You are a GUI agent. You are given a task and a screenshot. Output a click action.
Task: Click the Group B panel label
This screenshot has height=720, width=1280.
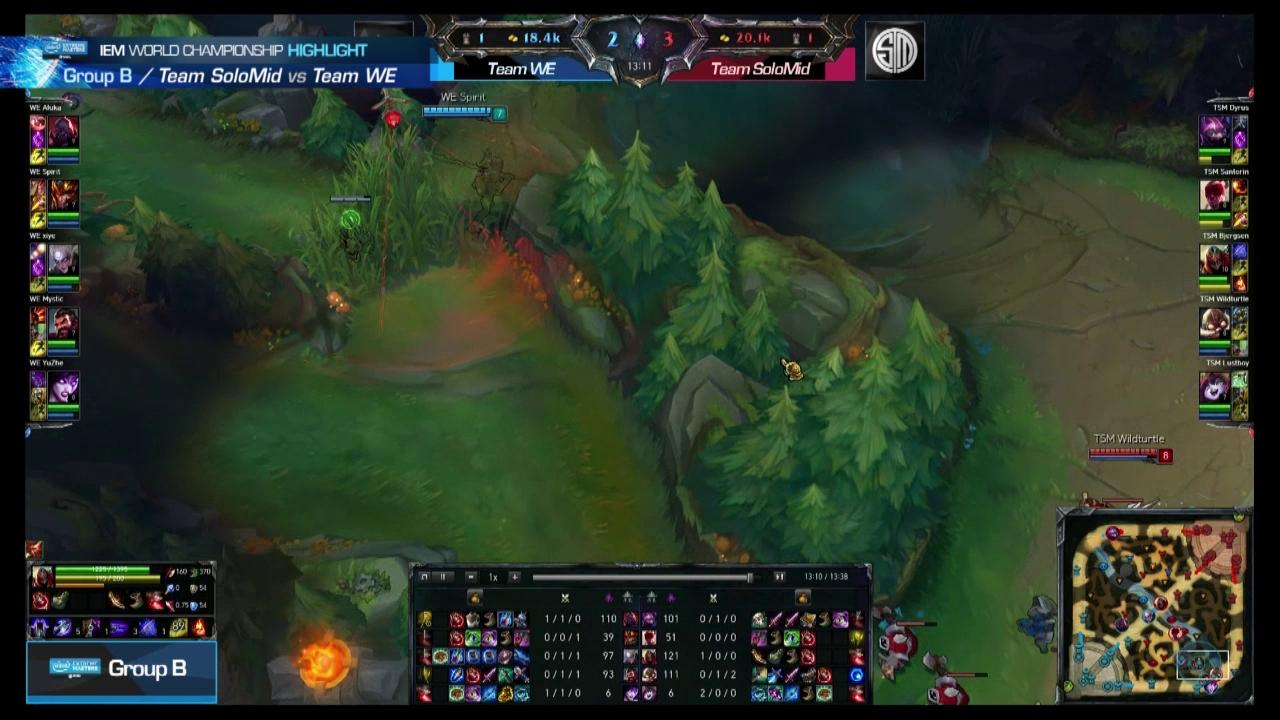121,668
